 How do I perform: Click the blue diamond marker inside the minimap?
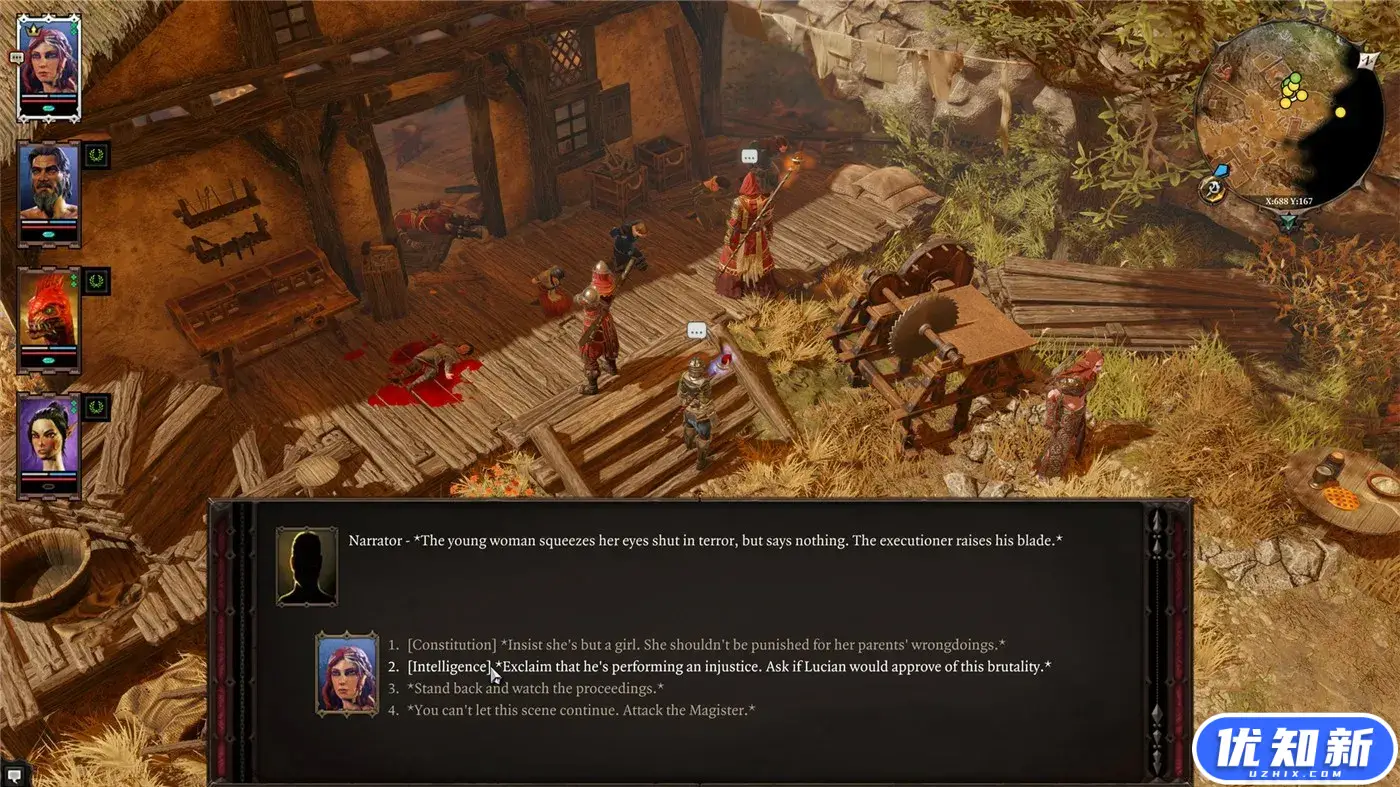point(1222,168)
